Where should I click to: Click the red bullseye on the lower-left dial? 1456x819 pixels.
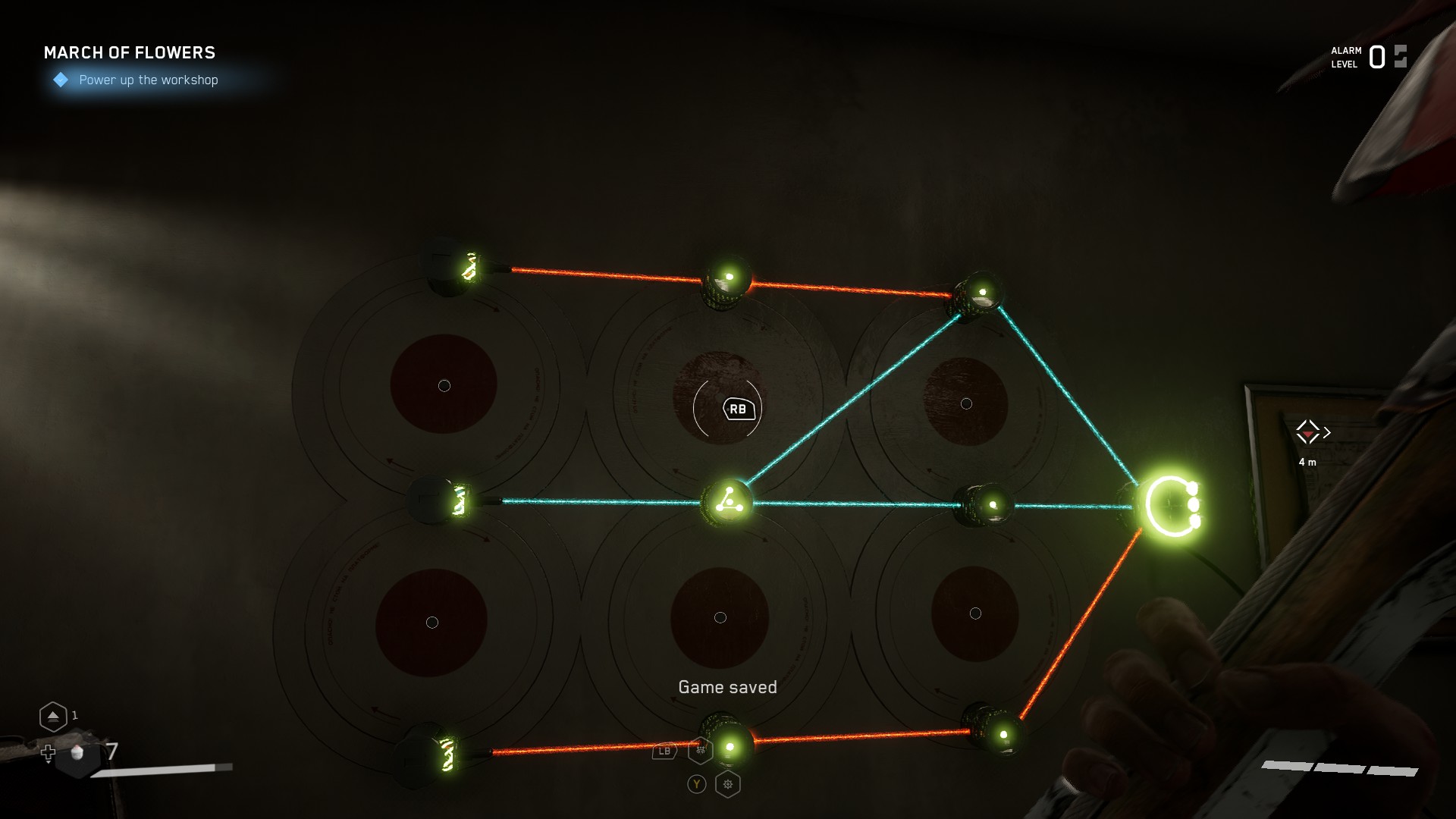click(433, 622)
